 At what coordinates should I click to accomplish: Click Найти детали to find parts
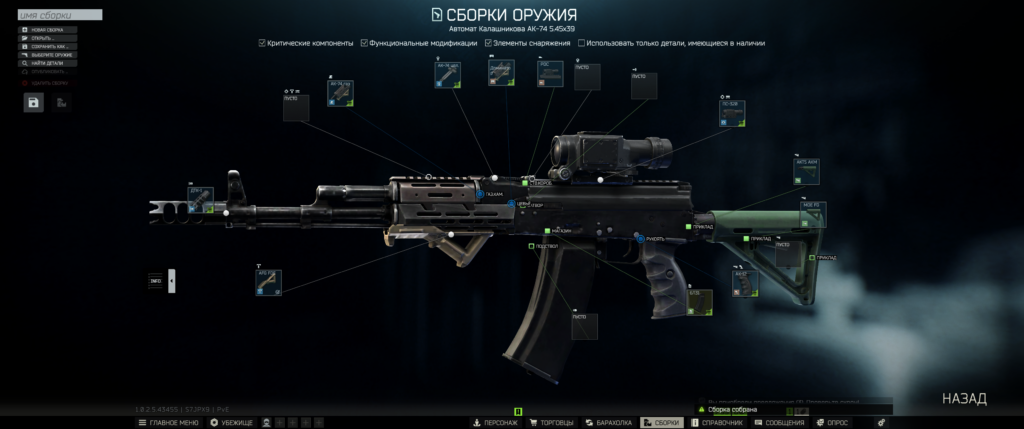pos(47,63)
